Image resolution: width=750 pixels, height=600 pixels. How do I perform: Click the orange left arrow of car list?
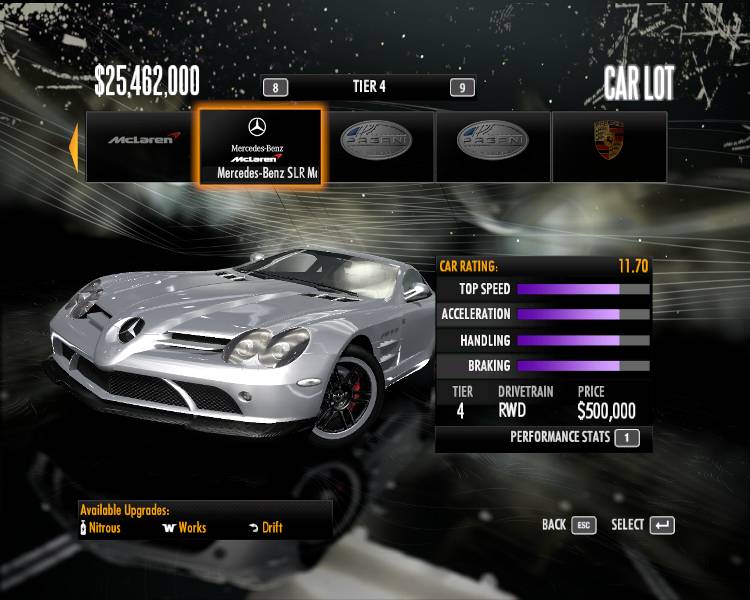click(73, 146)
